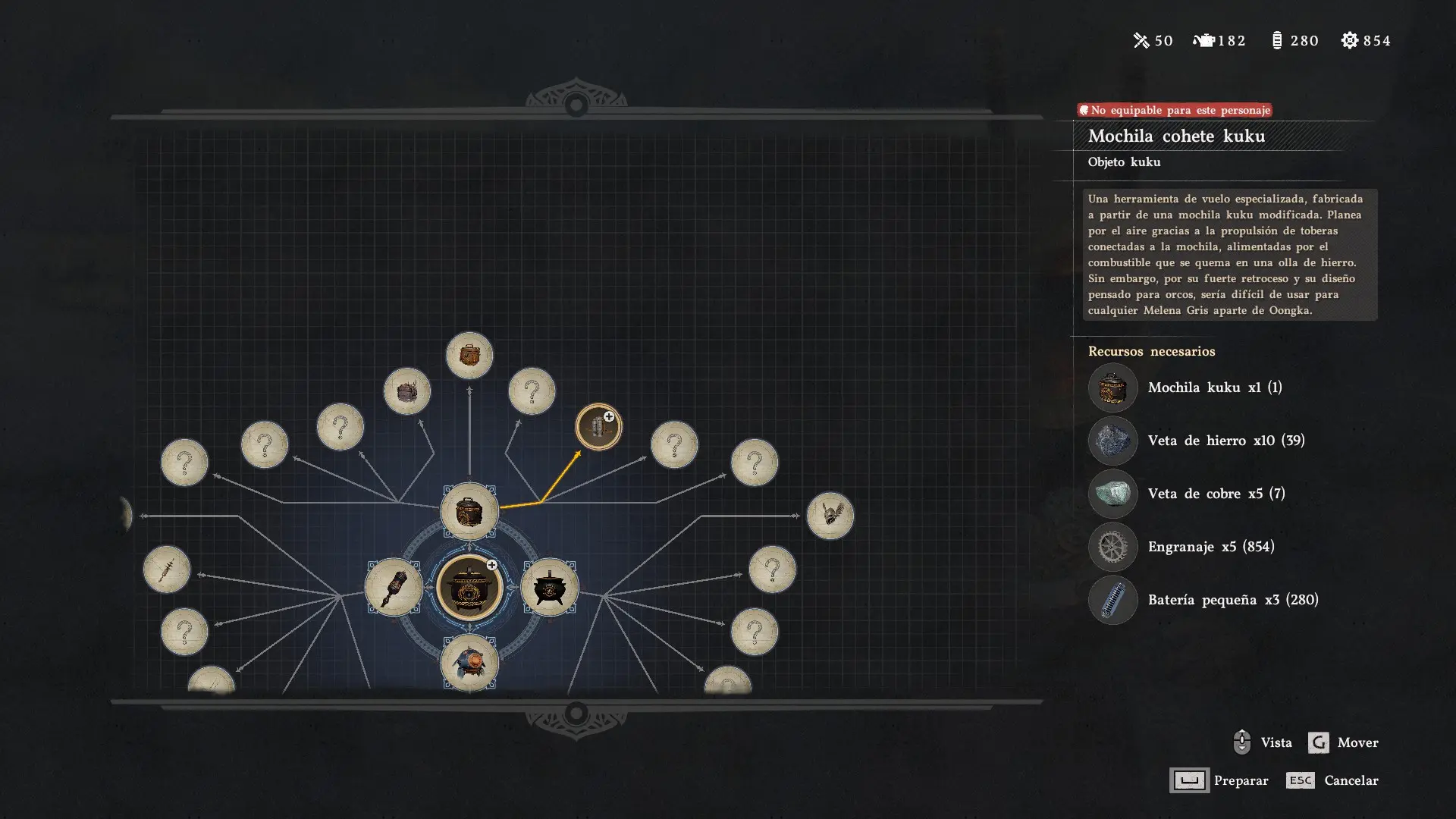Open the flying machine node below the center
Screen dimensions: 1456x819
(469, 663)
